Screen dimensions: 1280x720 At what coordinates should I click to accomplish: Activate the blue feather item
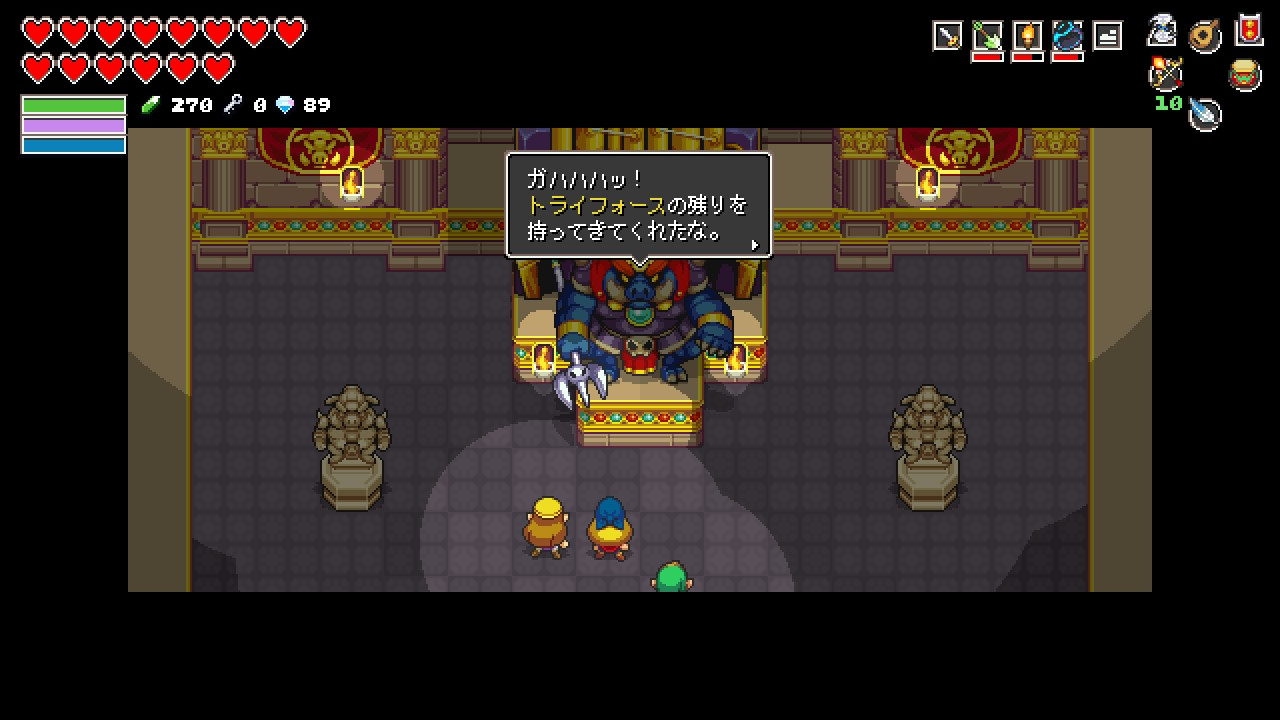pos(1206,115)
